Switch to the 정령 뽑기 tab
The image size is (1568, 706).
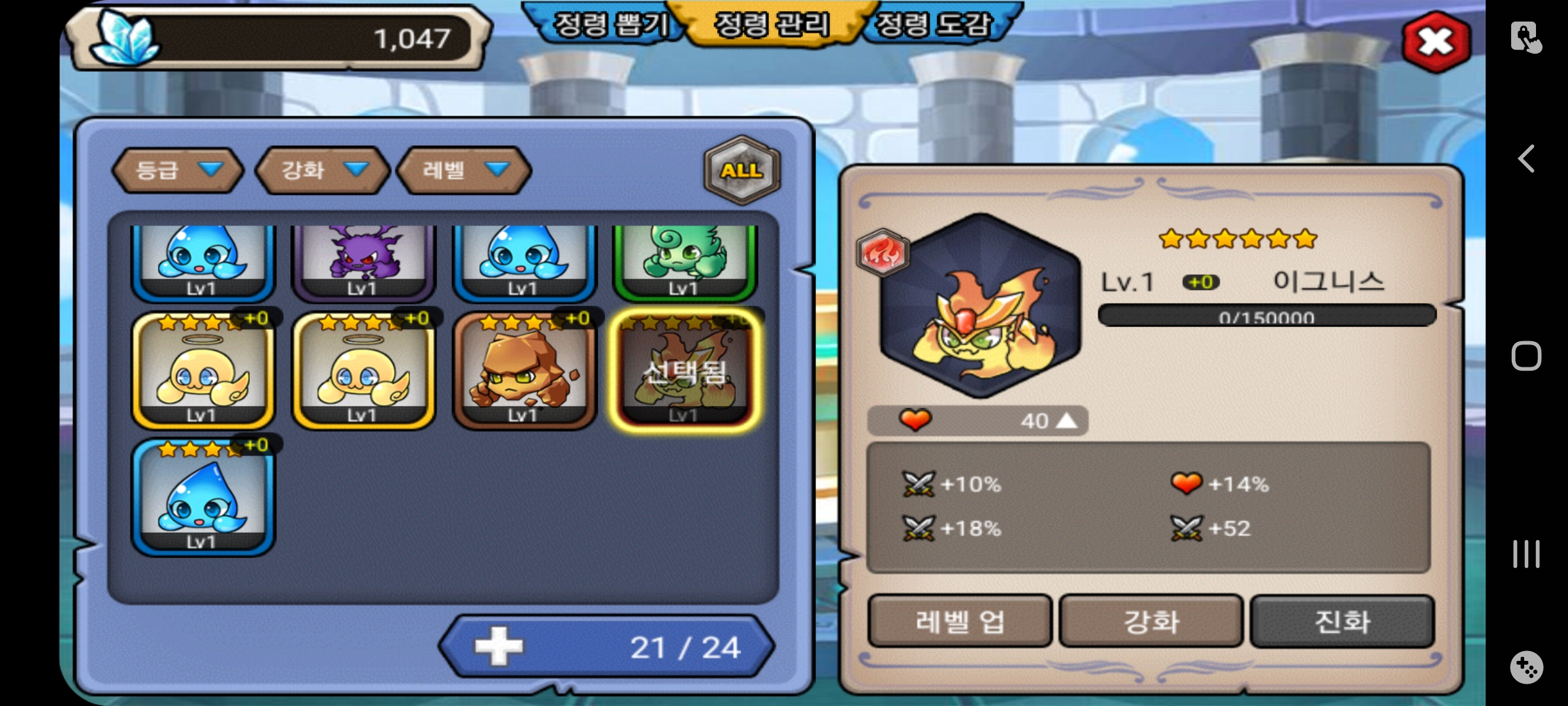pyautogui.click(x=610, y=25)
